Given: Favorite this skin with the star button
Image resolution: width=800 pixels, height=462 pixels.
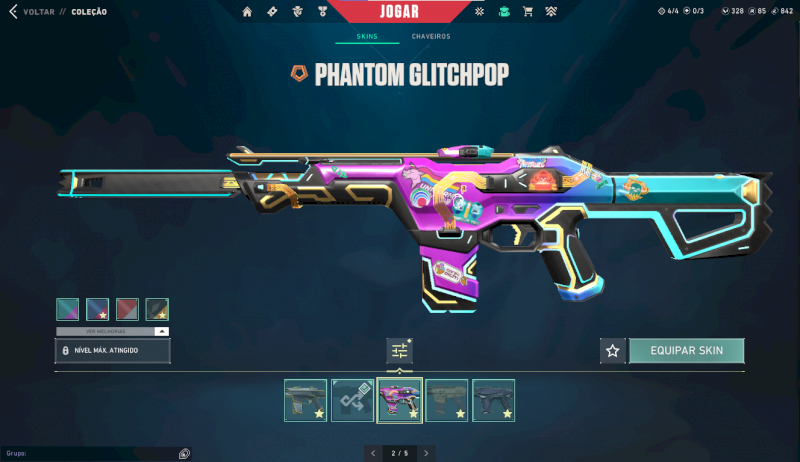Looking at the screenshot, I should [x=613, y=351].
